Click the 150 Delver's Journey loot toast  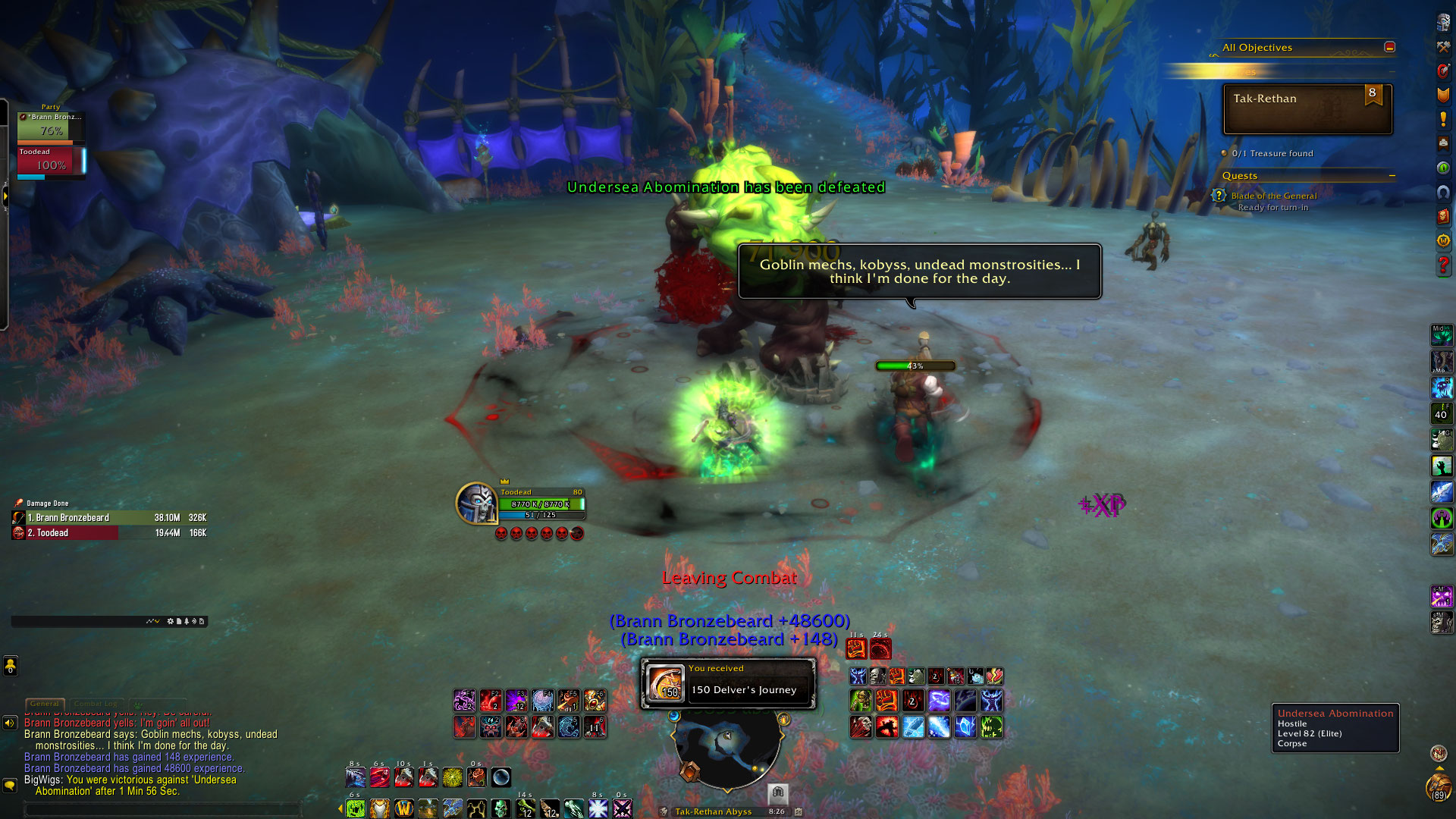click(728, 683)
